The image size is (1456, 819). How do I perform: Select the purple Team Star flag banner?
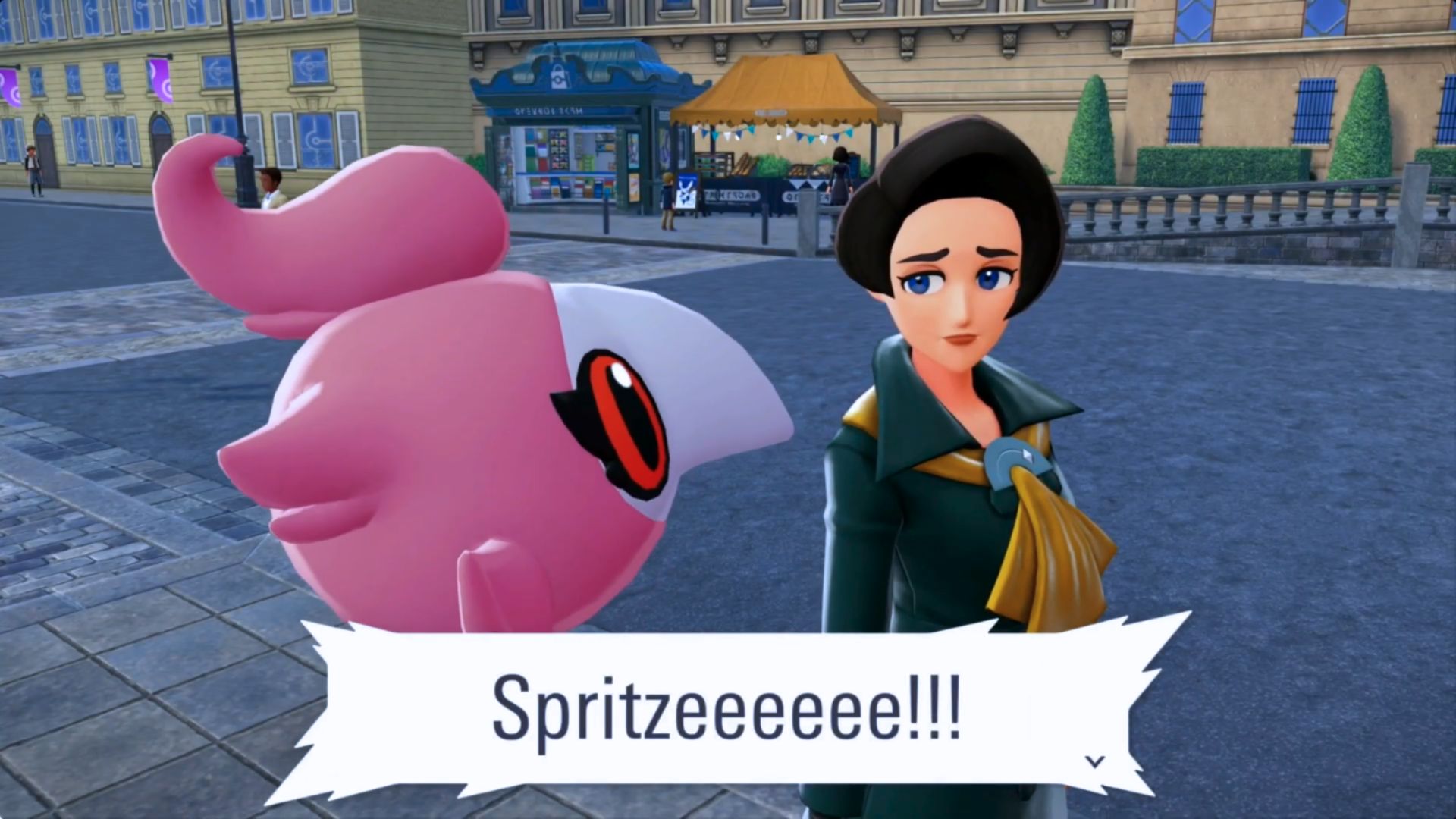pyautogui.click(x=161, y=82)
